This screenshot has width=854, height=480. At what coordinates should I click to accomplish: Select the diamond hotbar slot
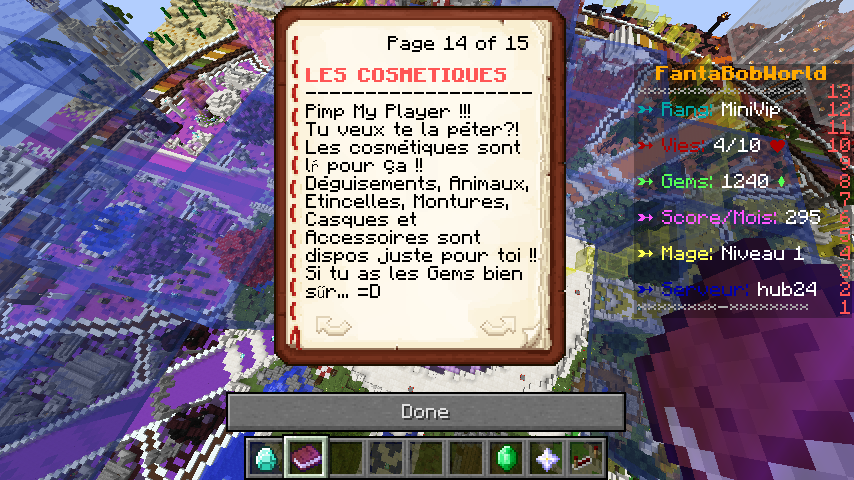(266, 458)
